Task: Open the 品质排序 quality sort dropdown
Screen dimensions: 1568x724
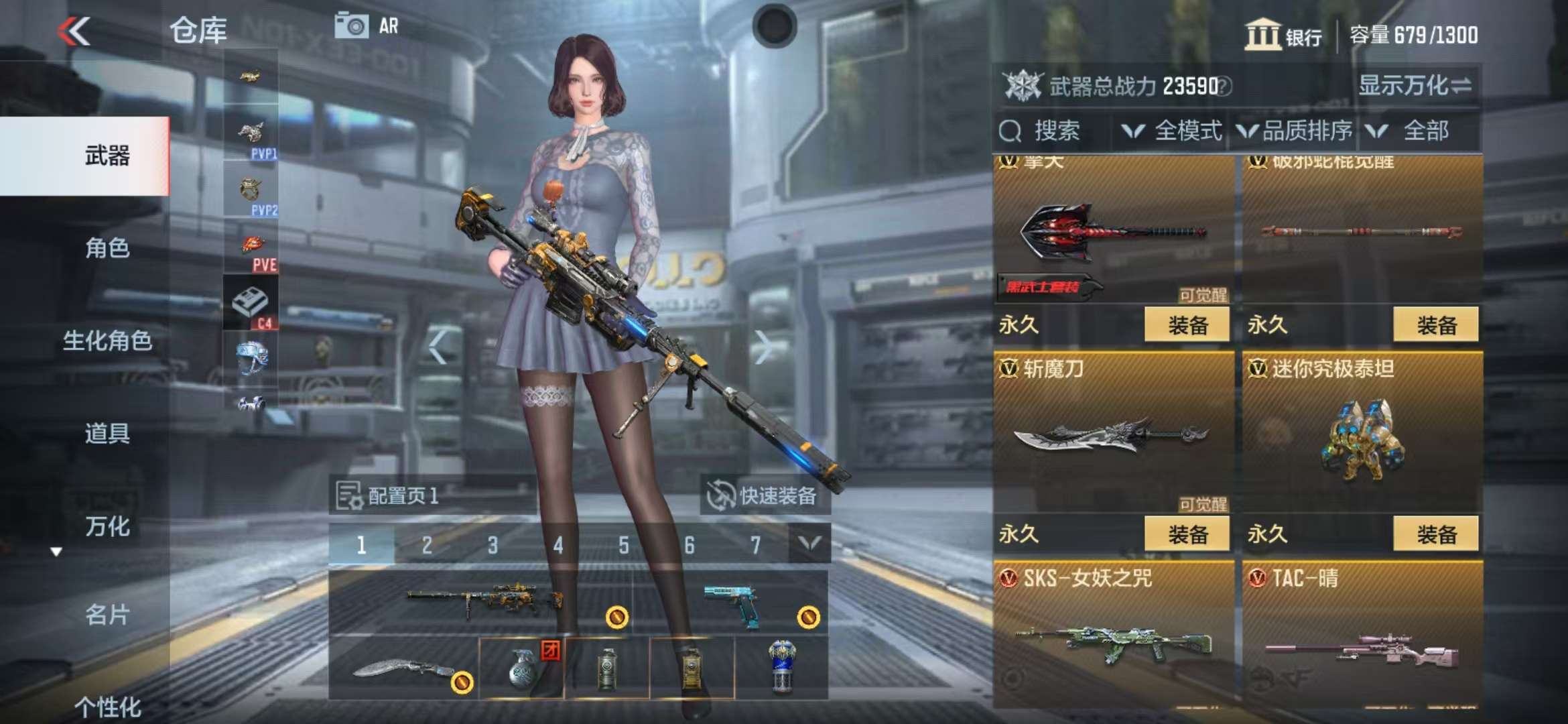Action: 1297,131
